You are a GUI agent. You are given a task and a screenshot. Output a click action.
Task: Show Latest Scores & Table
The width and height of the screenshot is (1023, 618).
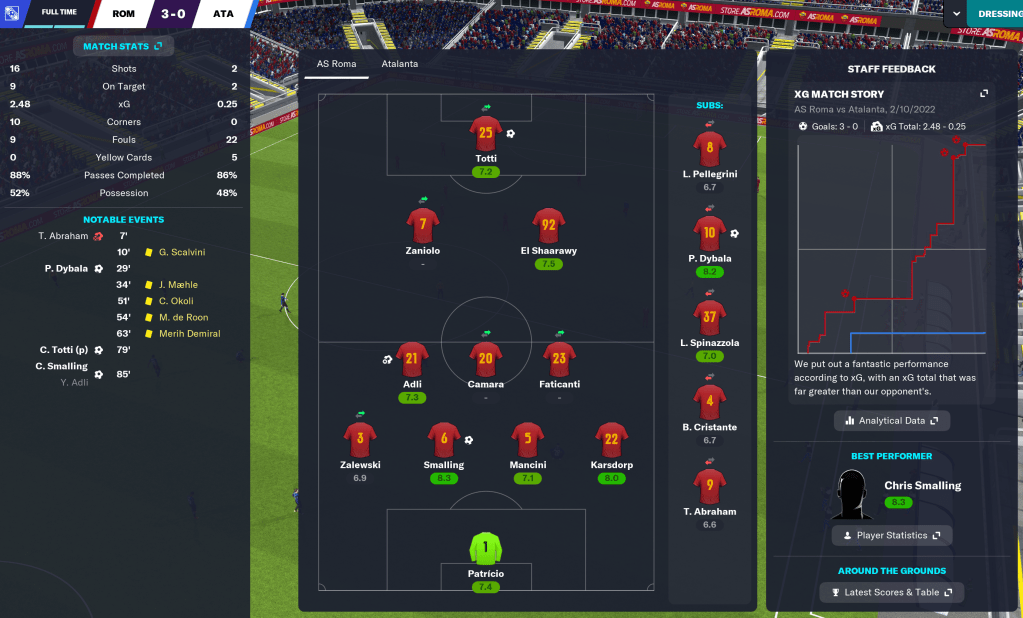[891, 592]
